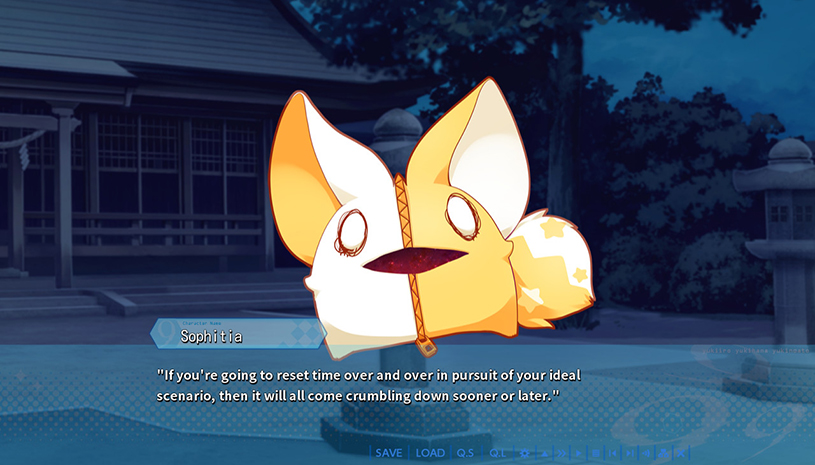Replay voice using the speaker icon

pos(647,453)
